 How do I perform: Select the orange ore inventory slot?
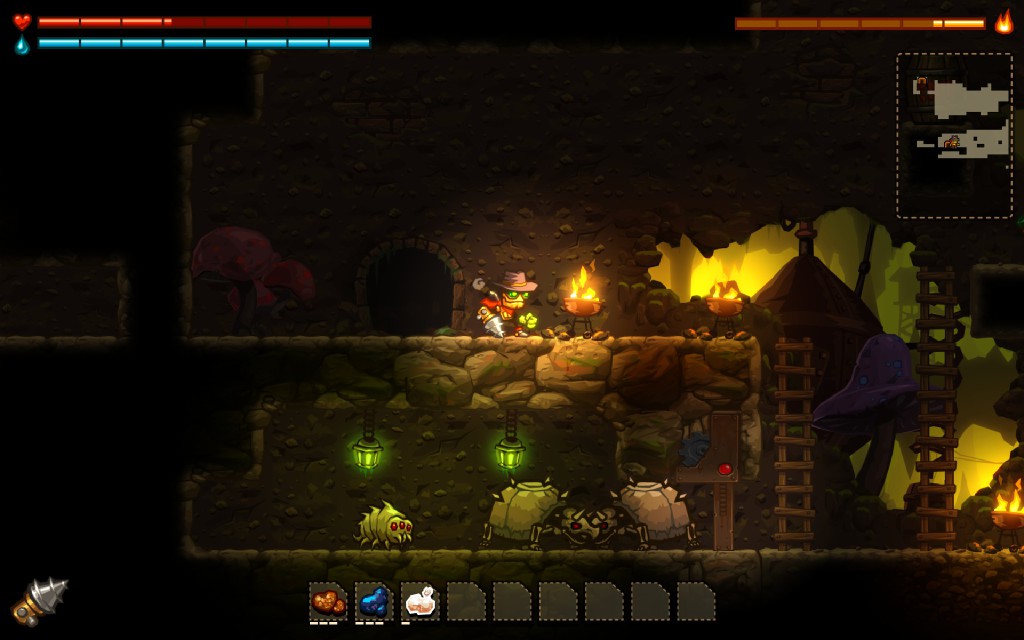(x=328, y=602)
